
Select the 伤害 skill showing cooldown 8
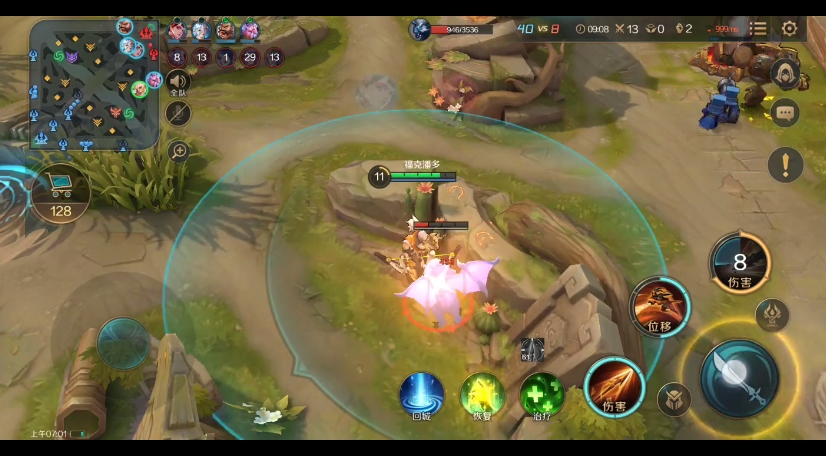click(x=740, y=263)
